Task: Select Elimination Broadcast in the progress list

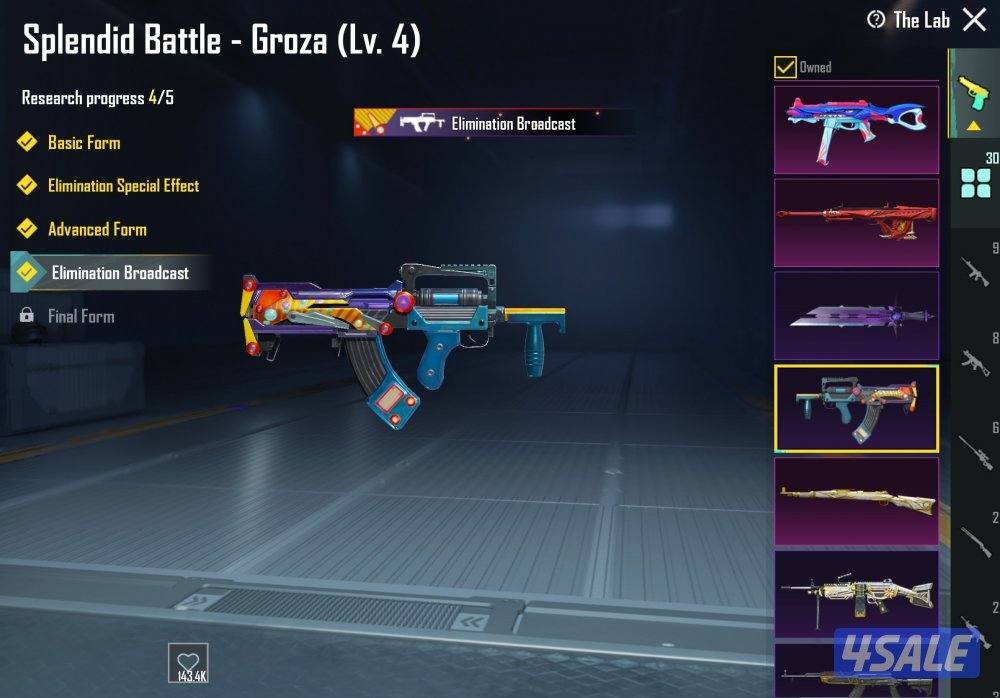Action: 119,272
